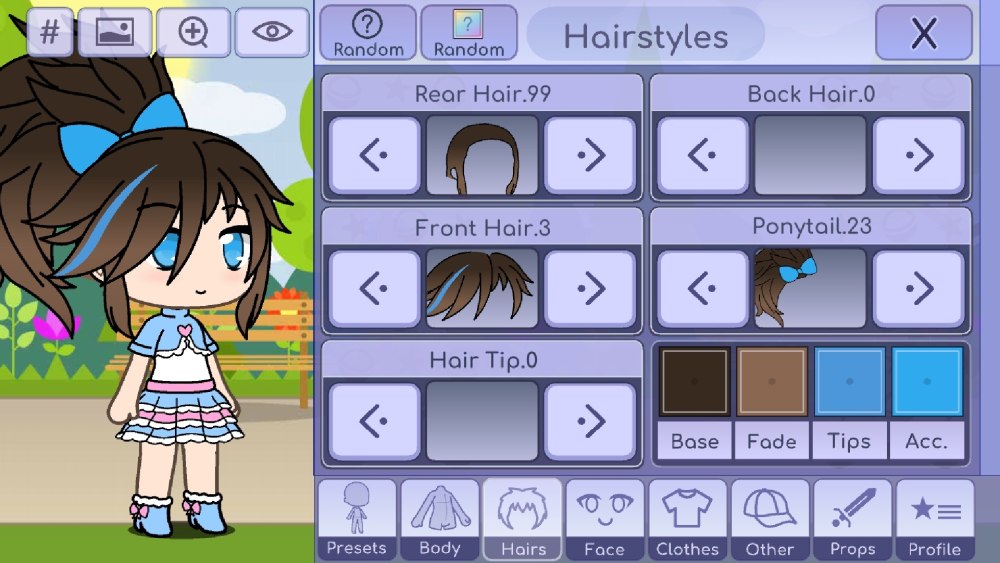Advance to next Back Hair style

point(918,155)
